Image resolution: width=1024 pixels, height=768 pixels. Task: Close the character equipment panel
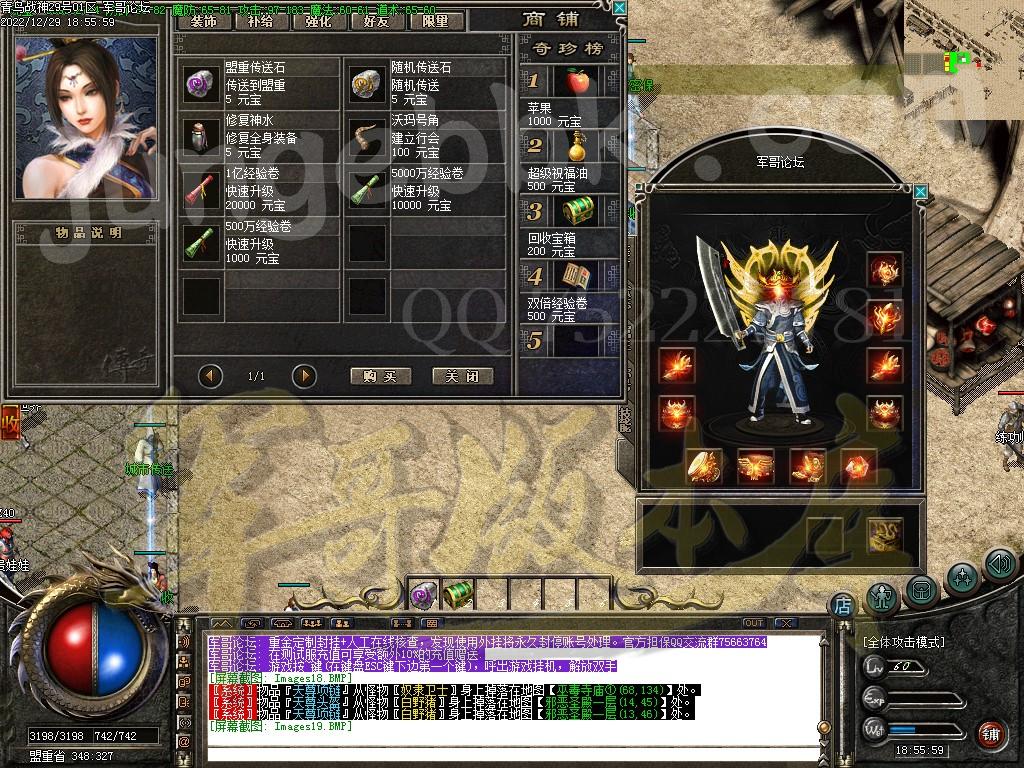920,191
